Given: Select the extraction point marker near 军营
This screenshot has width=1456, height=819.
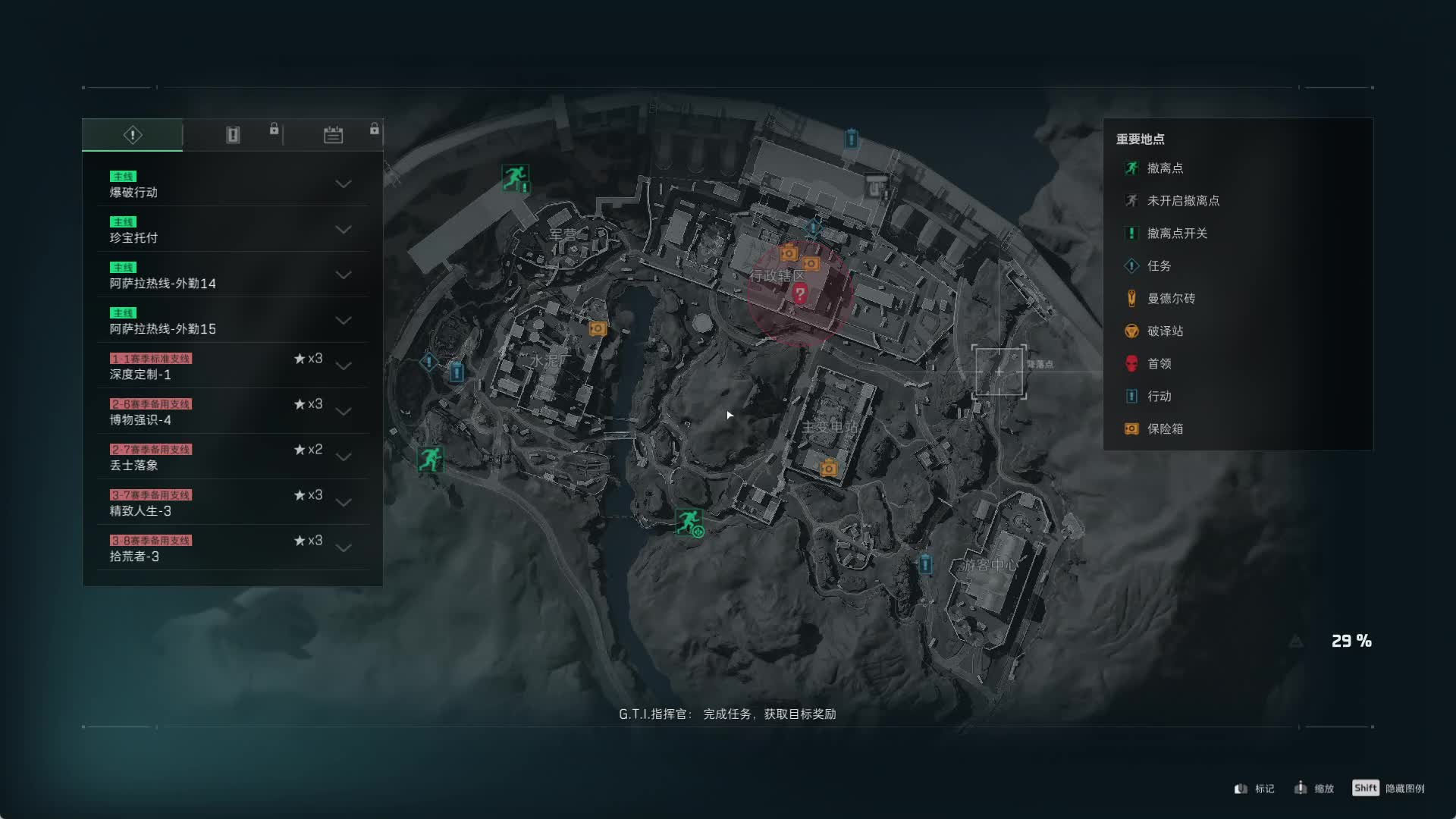Looking at the screenshot, I should pyautogui.click(x=515, y=178).
